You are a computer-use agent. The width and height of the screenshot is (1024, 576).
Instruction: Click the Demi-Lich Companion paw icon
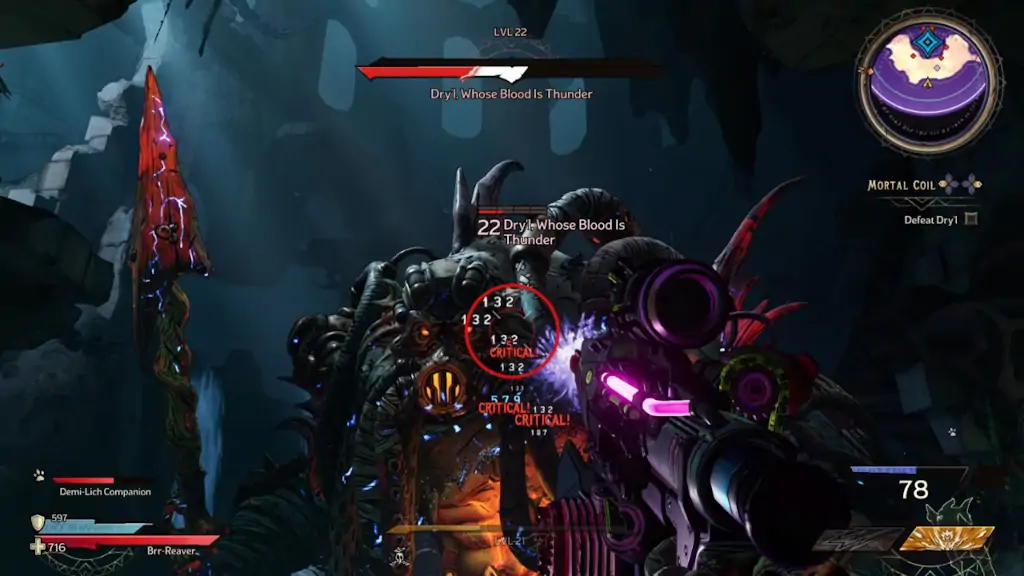click(39, 476)
